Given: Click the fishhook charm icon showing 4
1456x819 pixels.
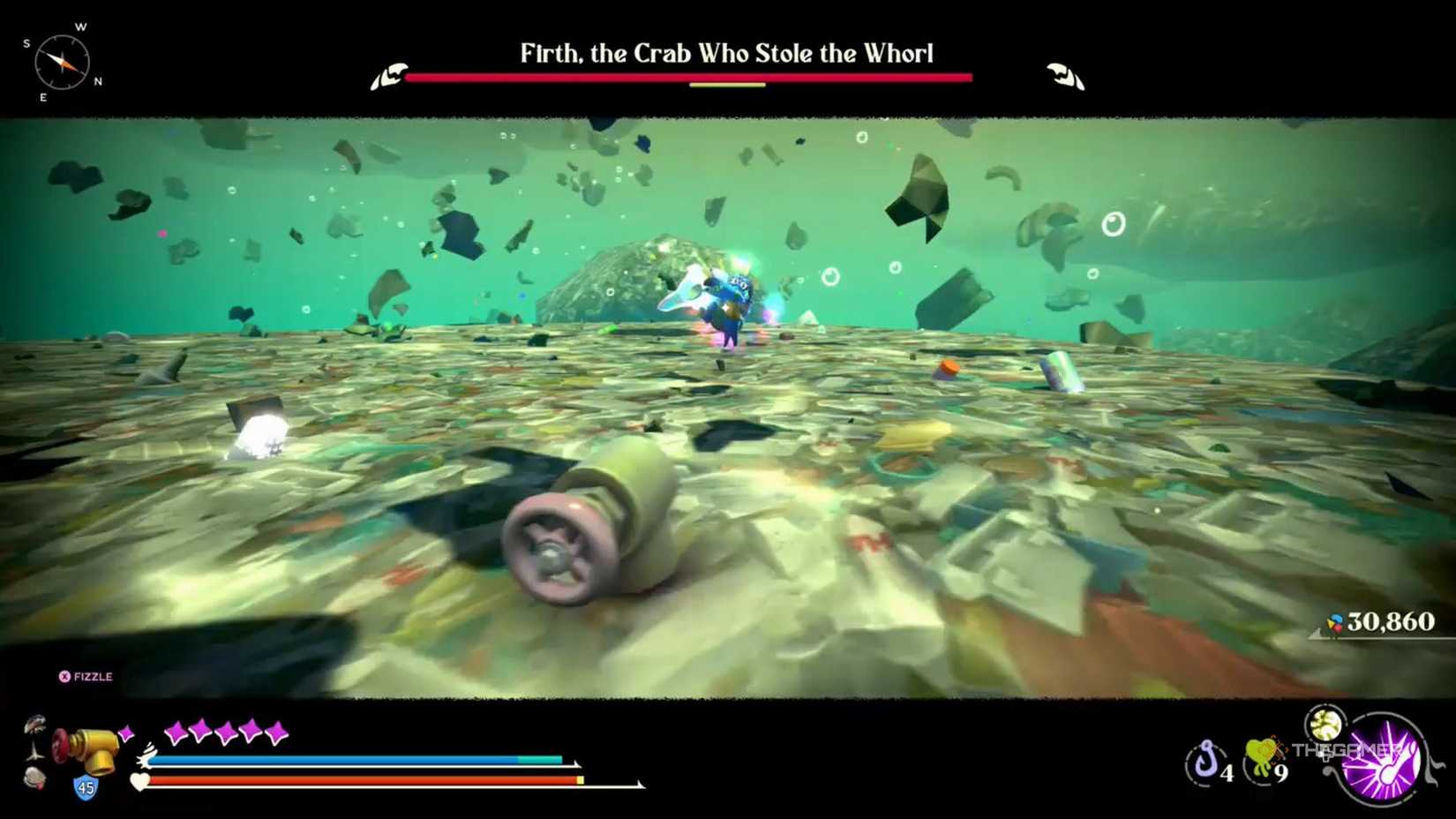Looking at the screenshot, I should coord(1205,759).
